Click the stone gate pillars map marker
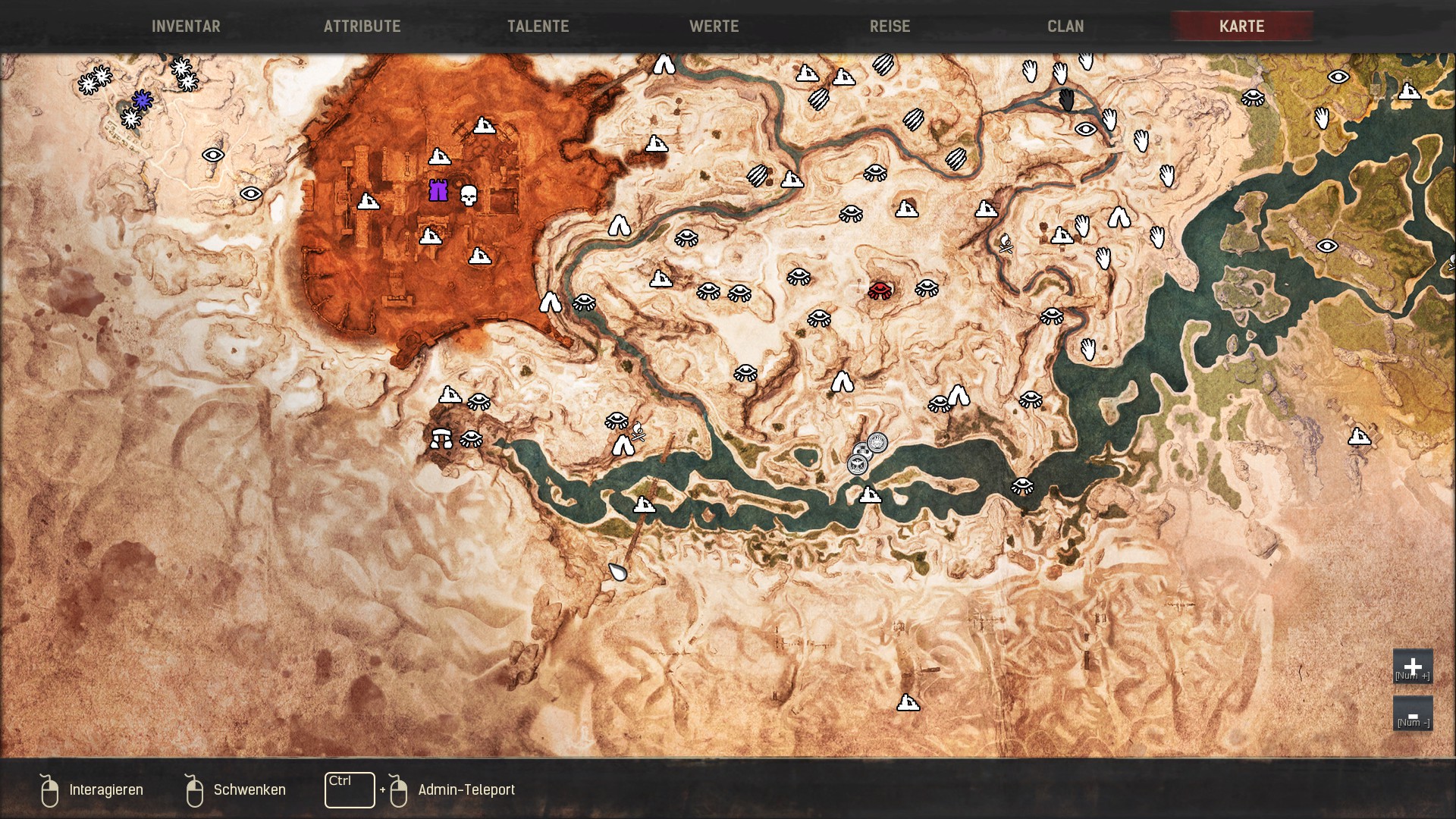1456x819 pixels. coord(441,438)
